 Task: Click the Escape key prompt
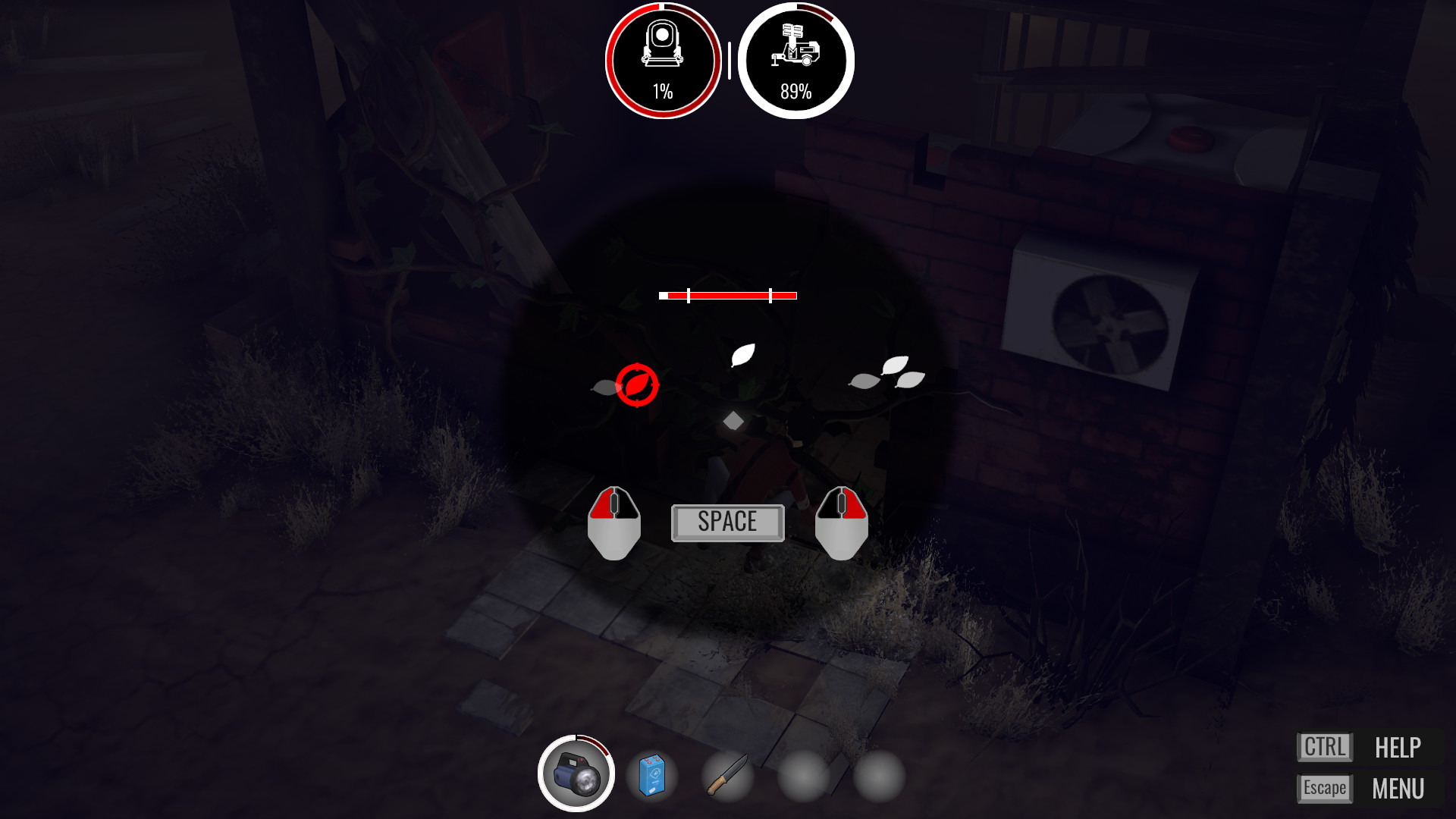pos(1324,788)
